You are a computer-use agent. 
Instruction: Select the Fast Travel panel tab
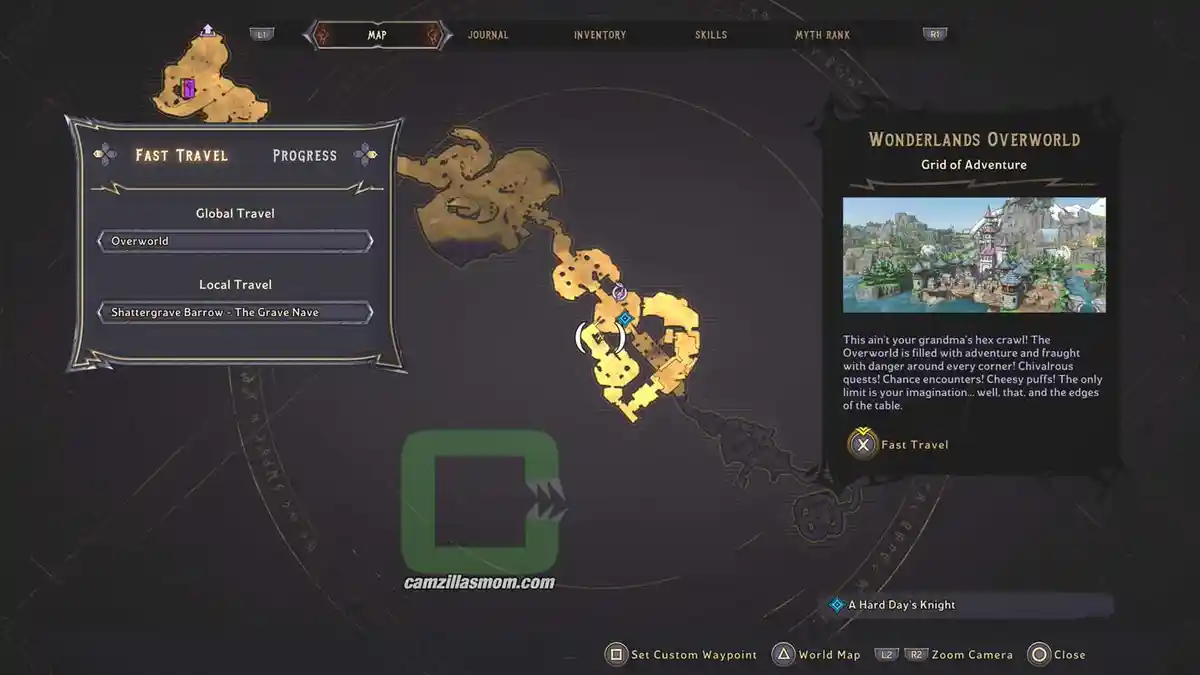181,155
